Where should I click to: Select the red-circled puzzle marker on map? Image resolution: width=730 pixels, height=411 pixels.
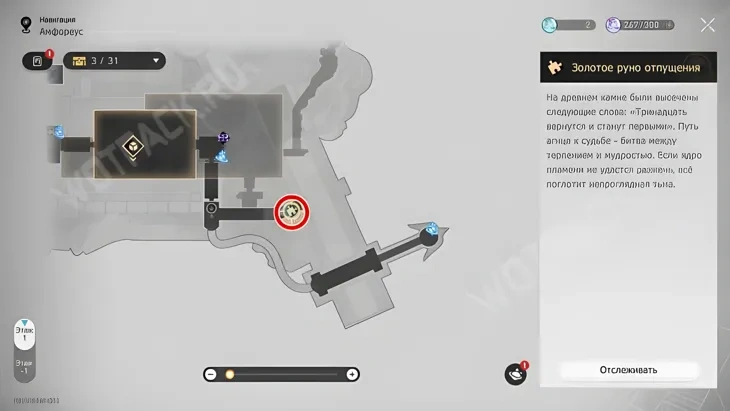(292, 211)
